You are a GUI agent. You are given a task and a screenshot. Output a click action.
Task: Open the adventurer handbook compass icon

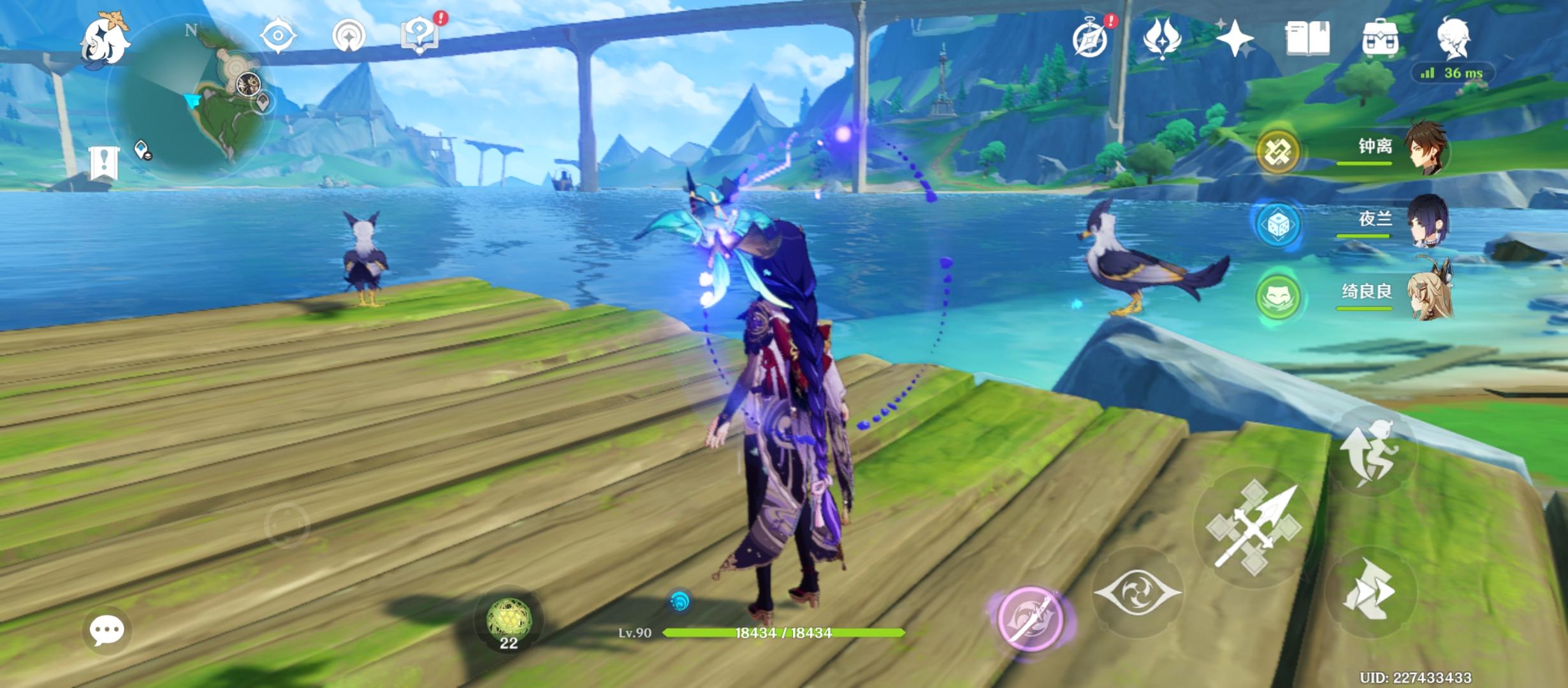(x=1091, y=38)
